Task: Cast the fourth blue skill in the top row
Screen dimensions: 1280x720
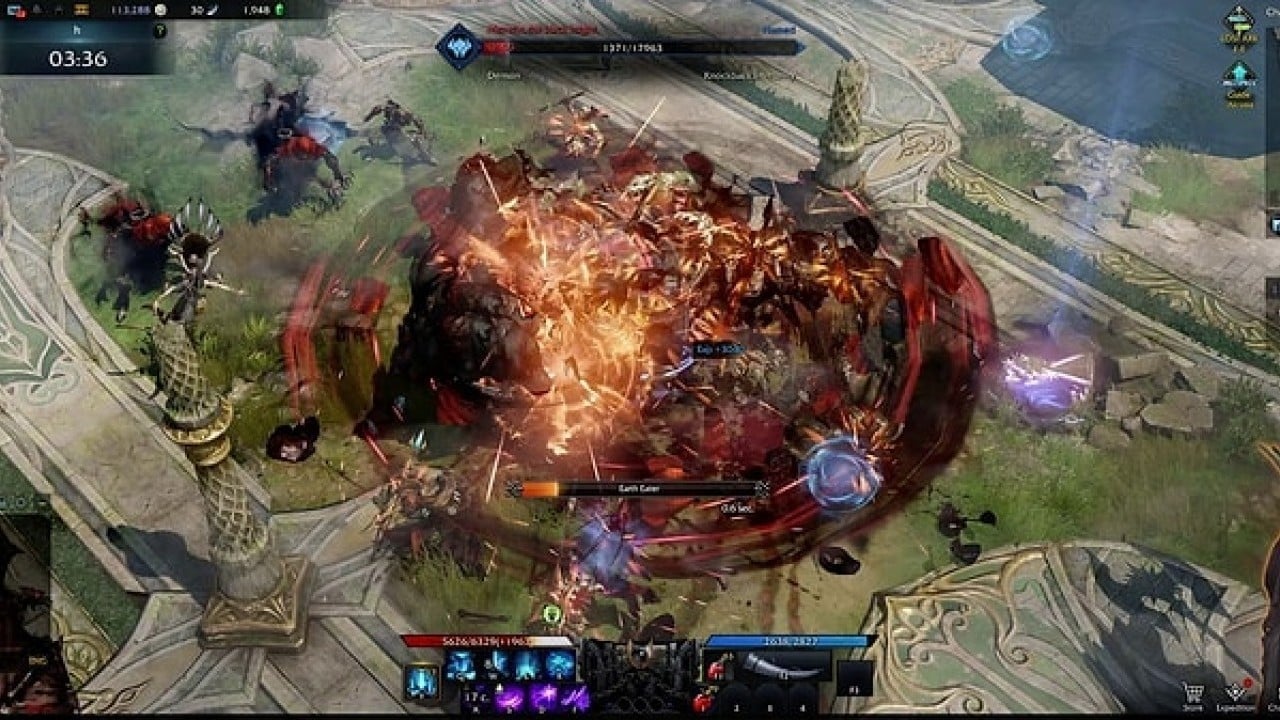Action: 560,665
